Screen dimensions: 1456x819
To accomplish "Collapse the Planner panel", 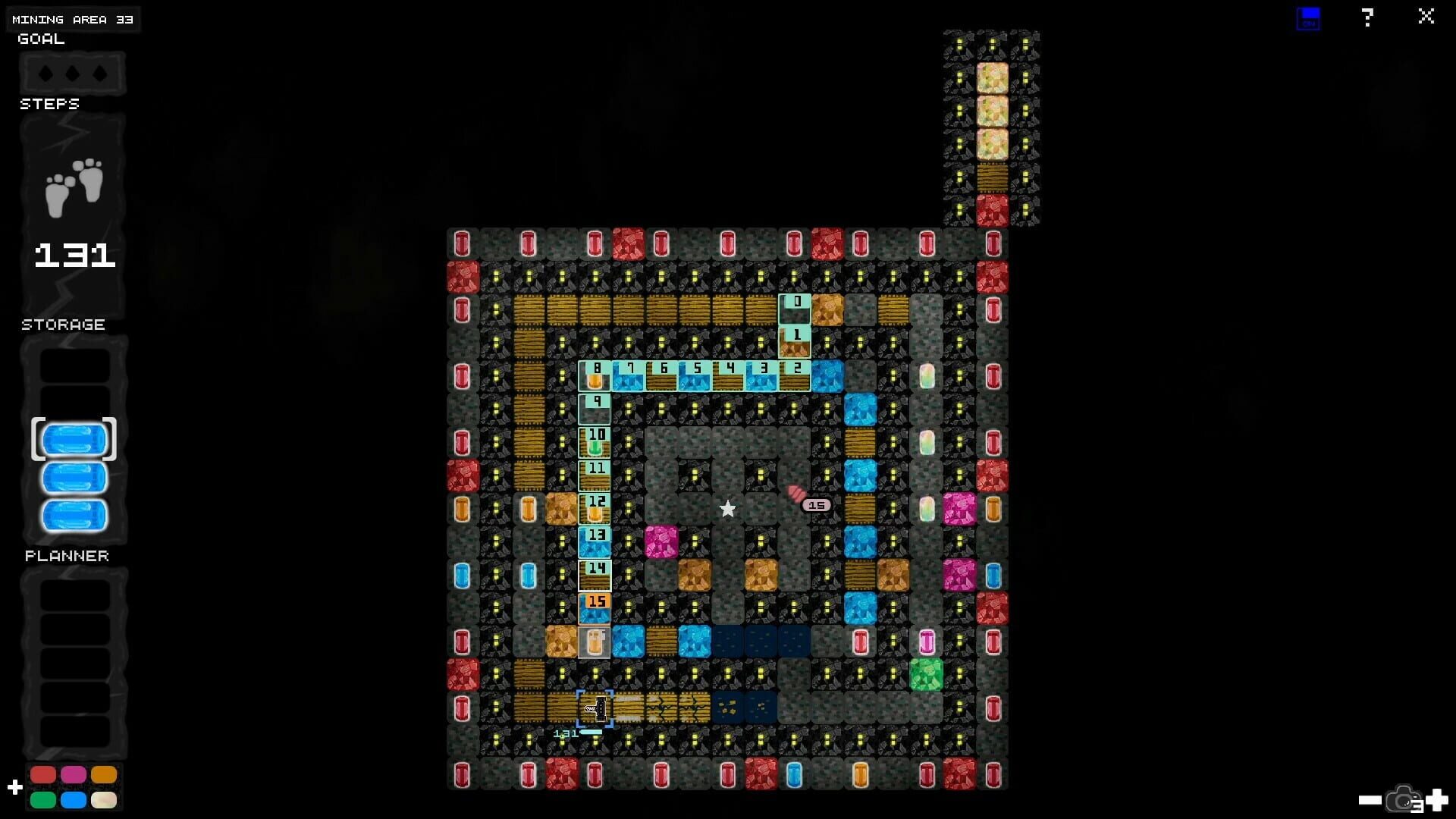I will (66, 555).
